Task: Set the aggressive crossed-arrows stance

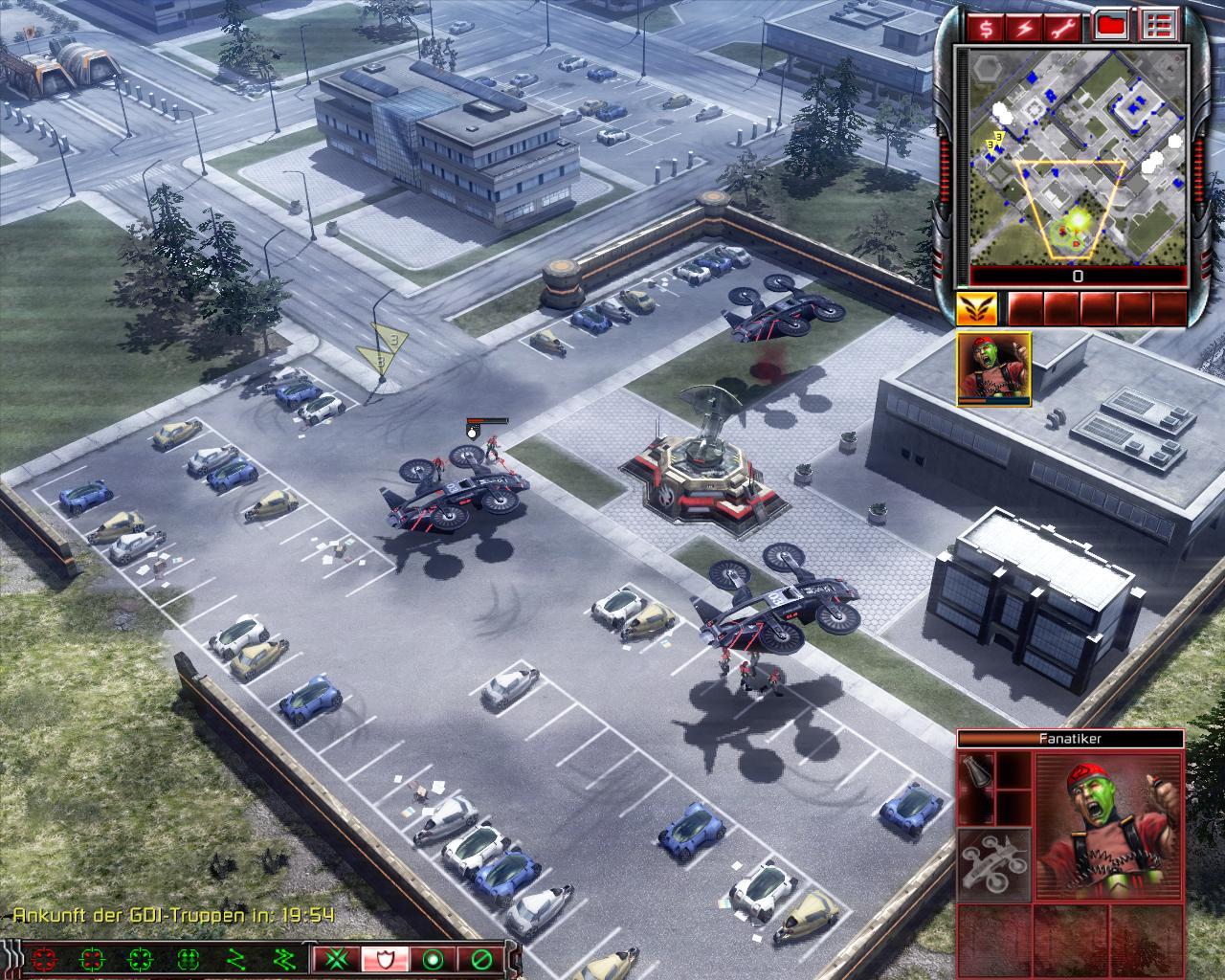Action: click(337, 958)
